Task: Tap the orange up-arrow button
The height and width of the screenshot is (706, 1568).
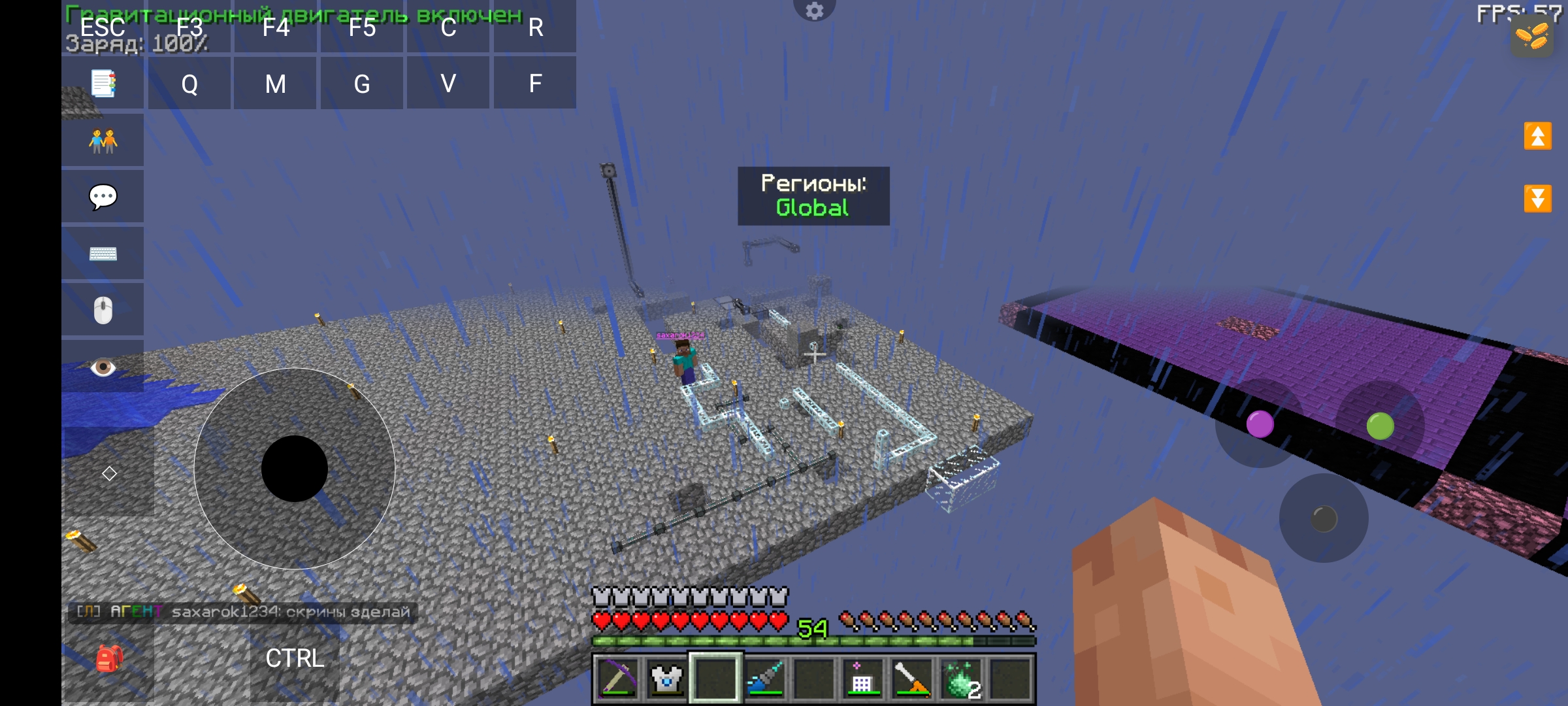Action: [1537, 136]
